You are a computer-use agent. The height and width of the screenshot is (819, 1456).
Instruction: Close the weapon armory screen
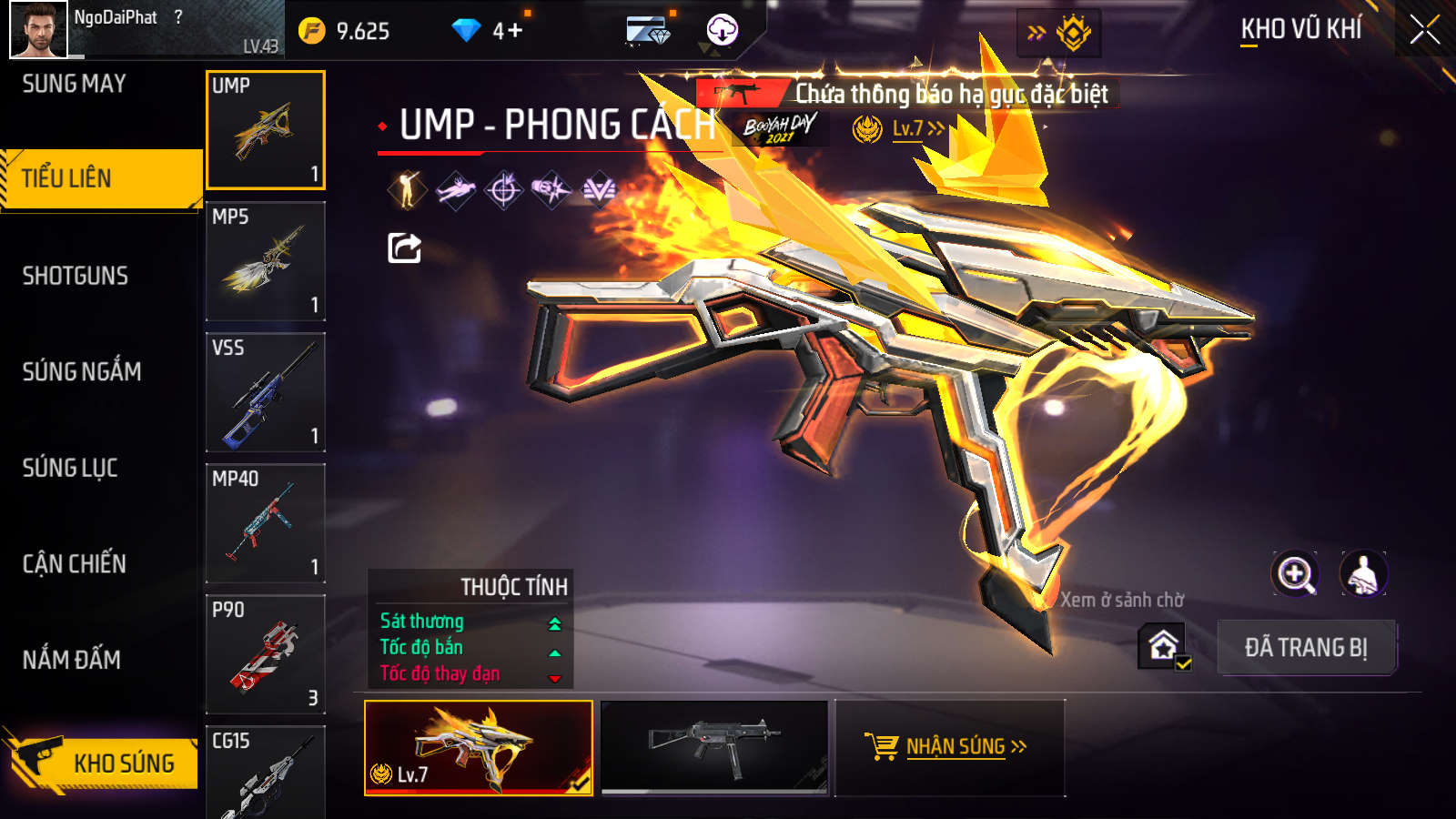(x=1424, y=30)
